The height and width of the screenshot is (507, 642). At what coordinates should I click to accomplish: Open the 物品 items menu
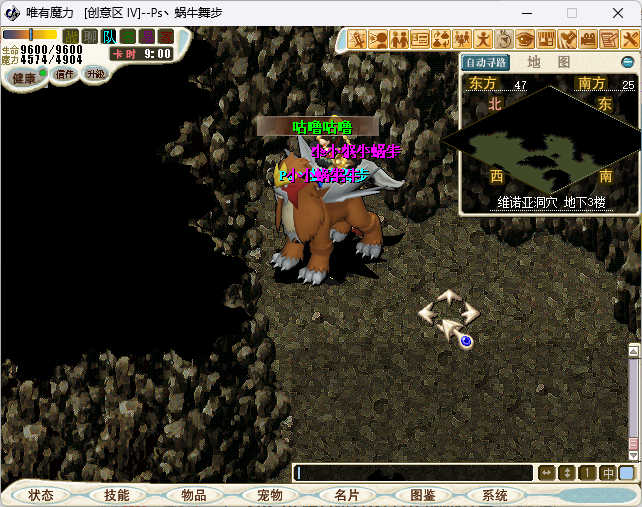click(193, 495)
